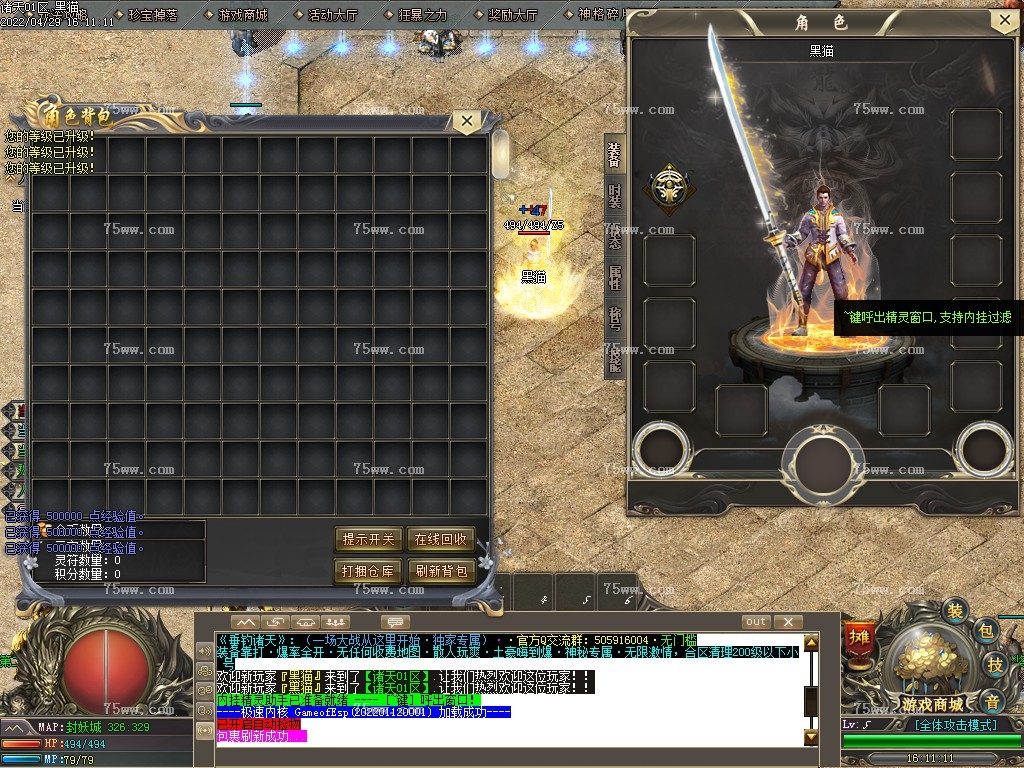The image size is (1024, 768).
Task: Refresh the bag with 刷新背包
Action: click(x=440, y=571)
